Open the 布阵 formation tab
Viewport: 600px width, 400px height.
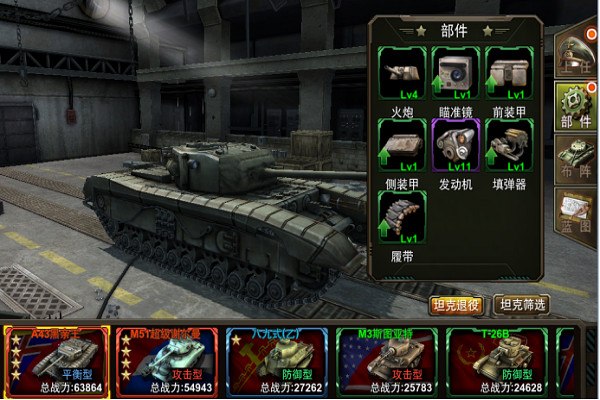[x=580, y=160]
